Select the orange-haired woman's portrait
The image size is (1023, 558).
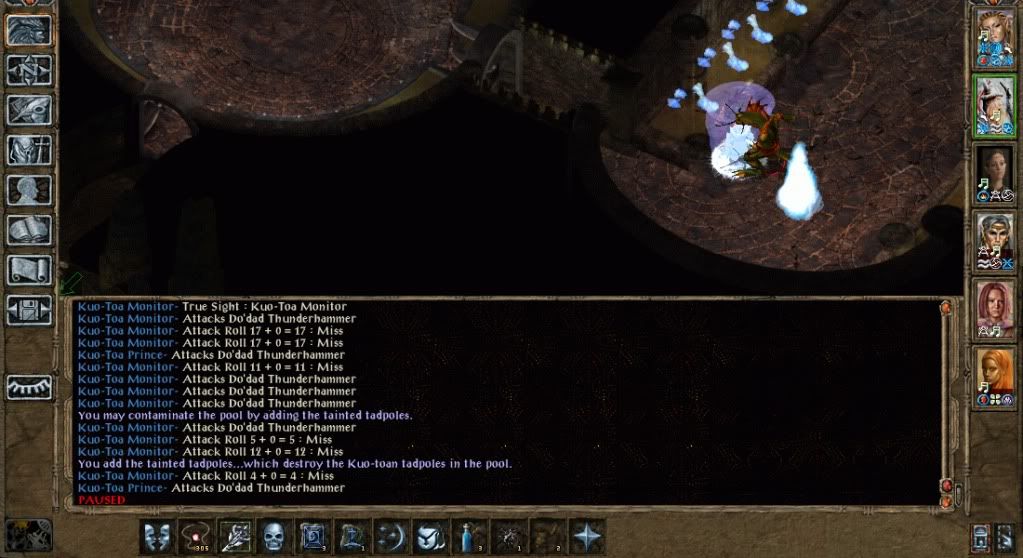click(994, 378)
